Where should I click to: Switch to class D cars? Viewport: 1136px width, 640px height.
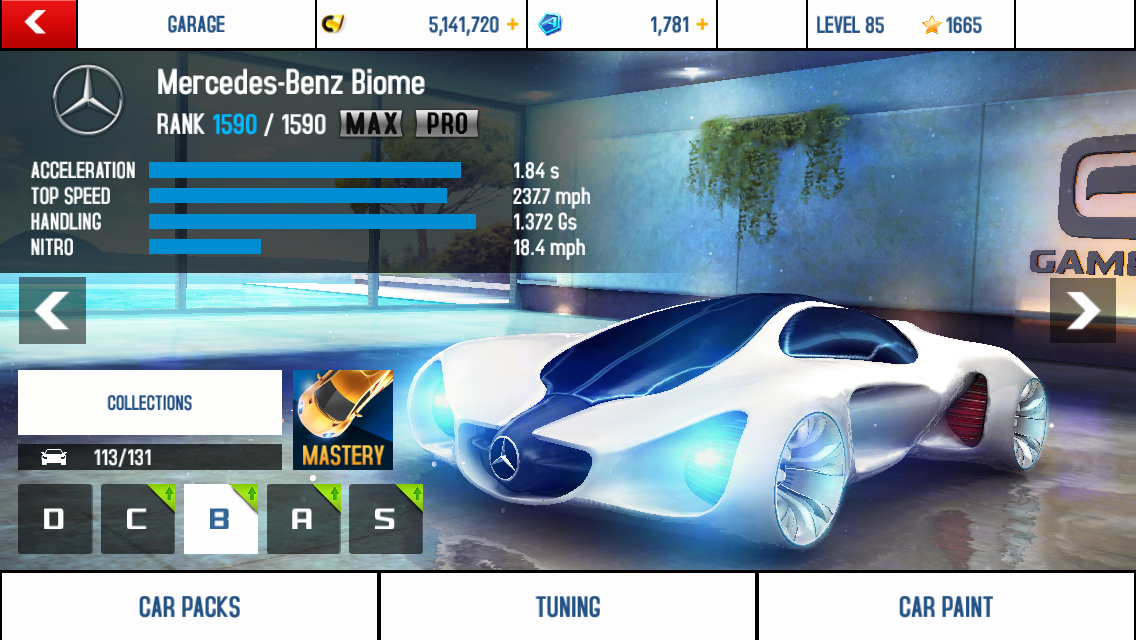[x=55, y=519]
